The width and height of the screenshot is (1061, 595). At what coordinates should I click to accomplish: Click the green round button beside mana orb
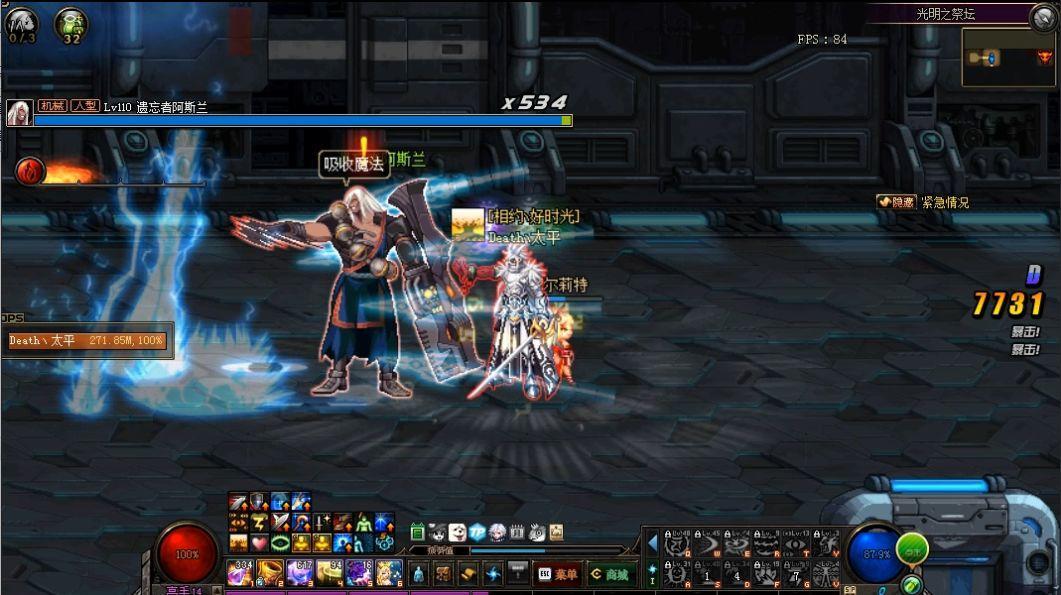[x=911, y=548]
